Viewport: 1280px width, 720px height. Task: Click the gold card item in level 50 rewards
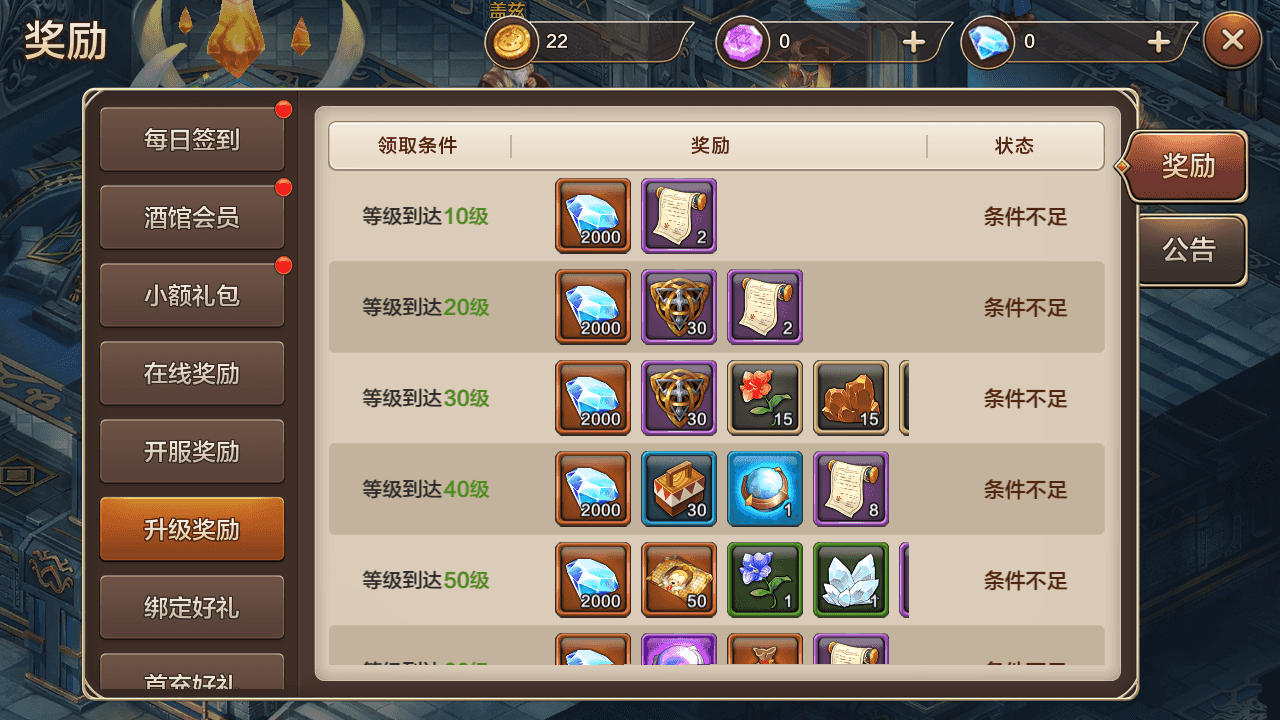pos(679,580)
